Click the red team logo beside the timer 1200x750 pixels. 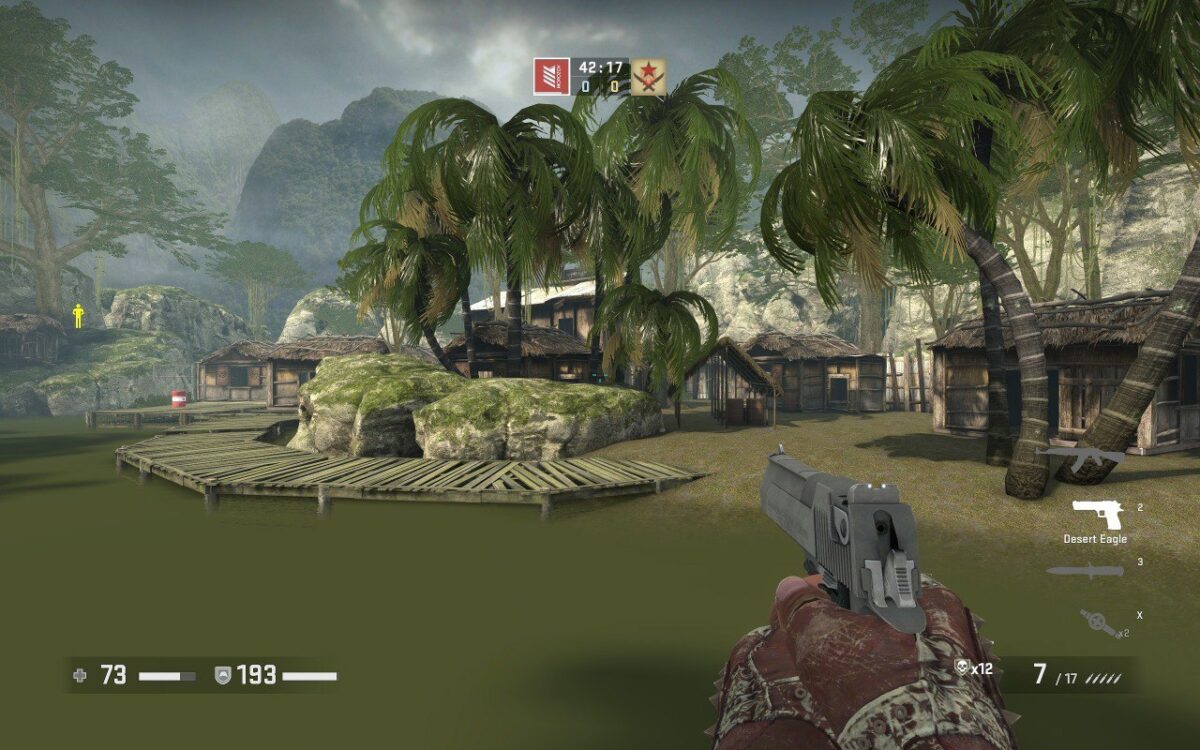point(551,77)
